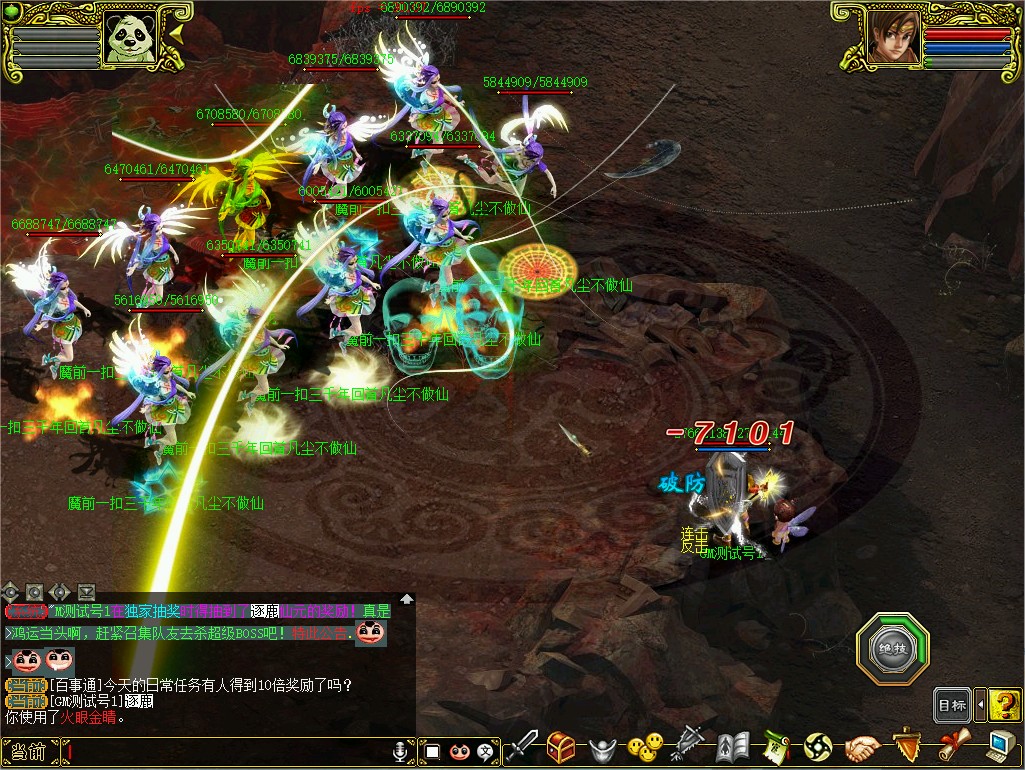This screenshot has height=770, width=1025.
Task: Click the tattered banner icon
Action: pos(690,746)
